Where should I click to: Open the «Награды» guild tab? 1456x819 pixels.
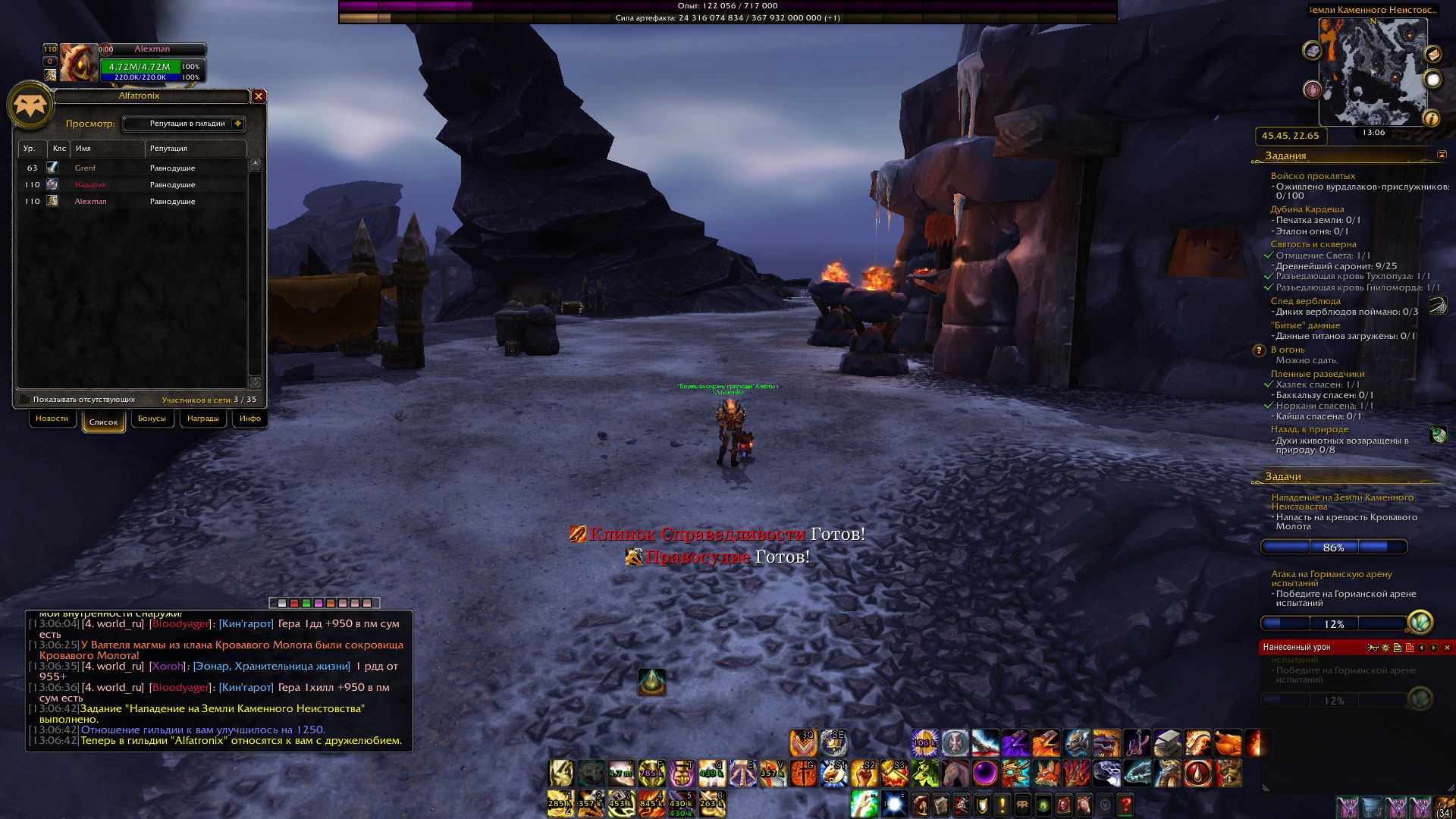point(202,419)
